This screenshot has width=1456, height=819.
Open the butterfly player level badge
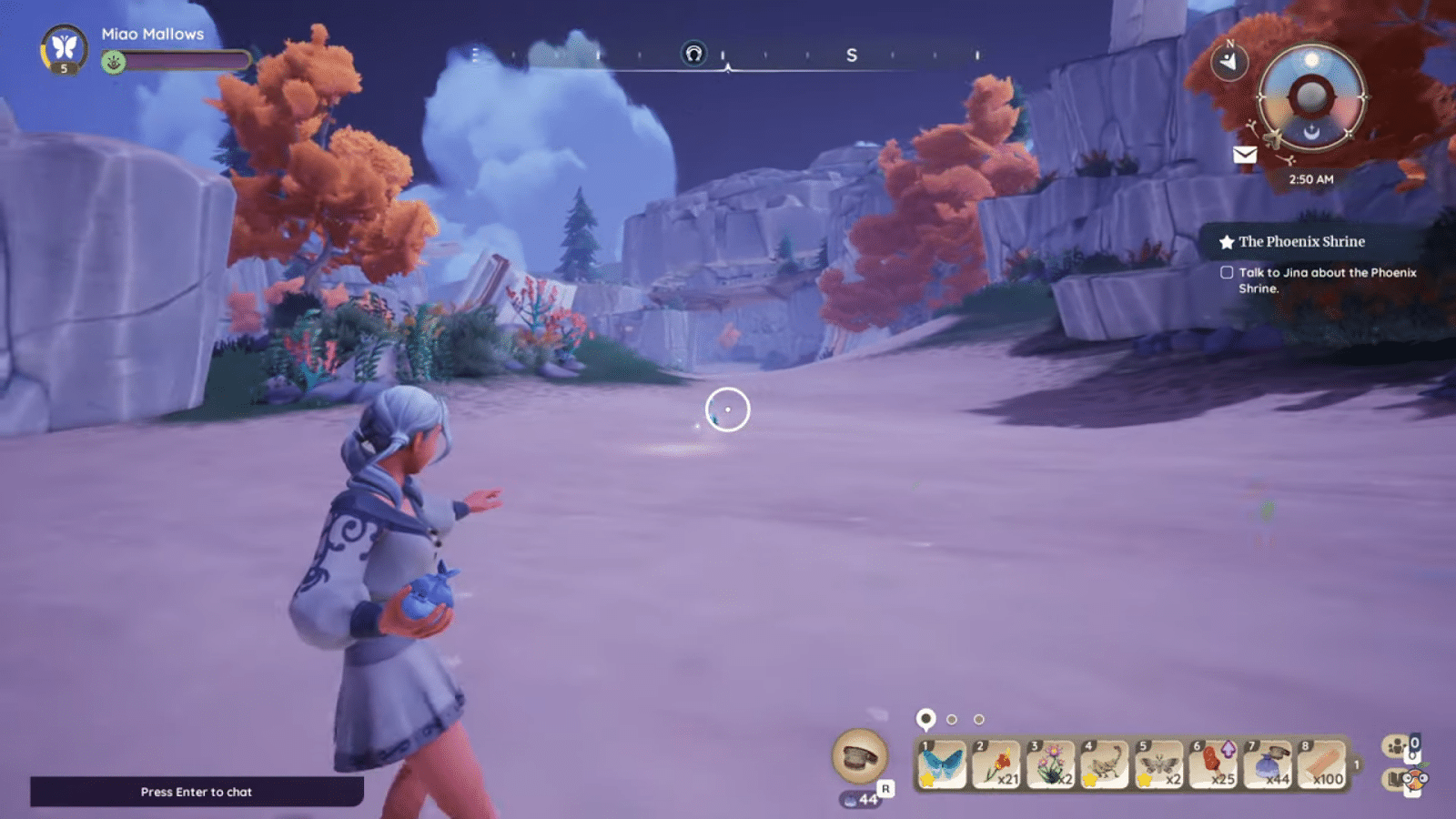[x=64, y=48]
